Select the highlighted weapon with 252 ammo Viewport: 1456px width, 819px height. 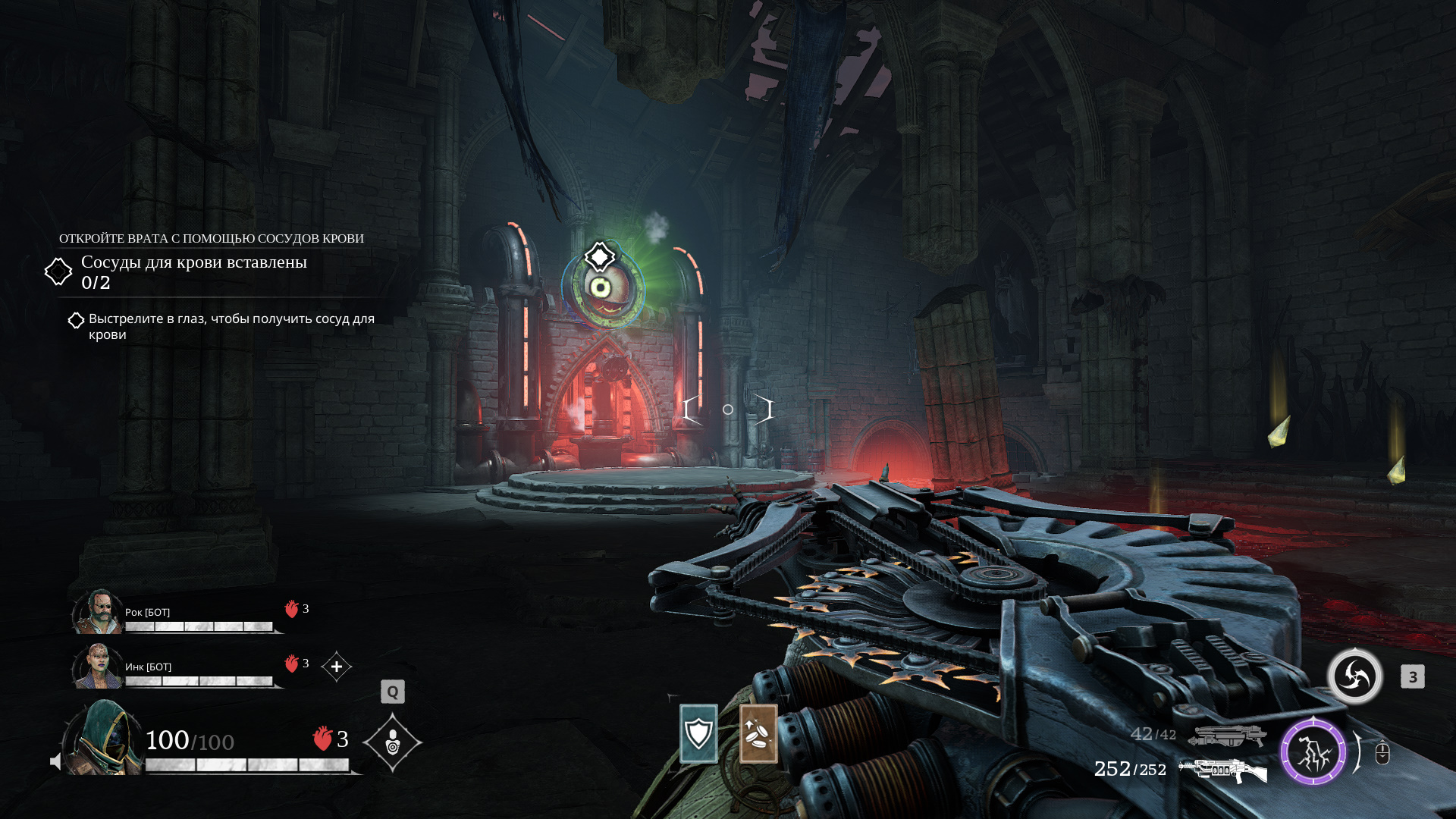1222,770
